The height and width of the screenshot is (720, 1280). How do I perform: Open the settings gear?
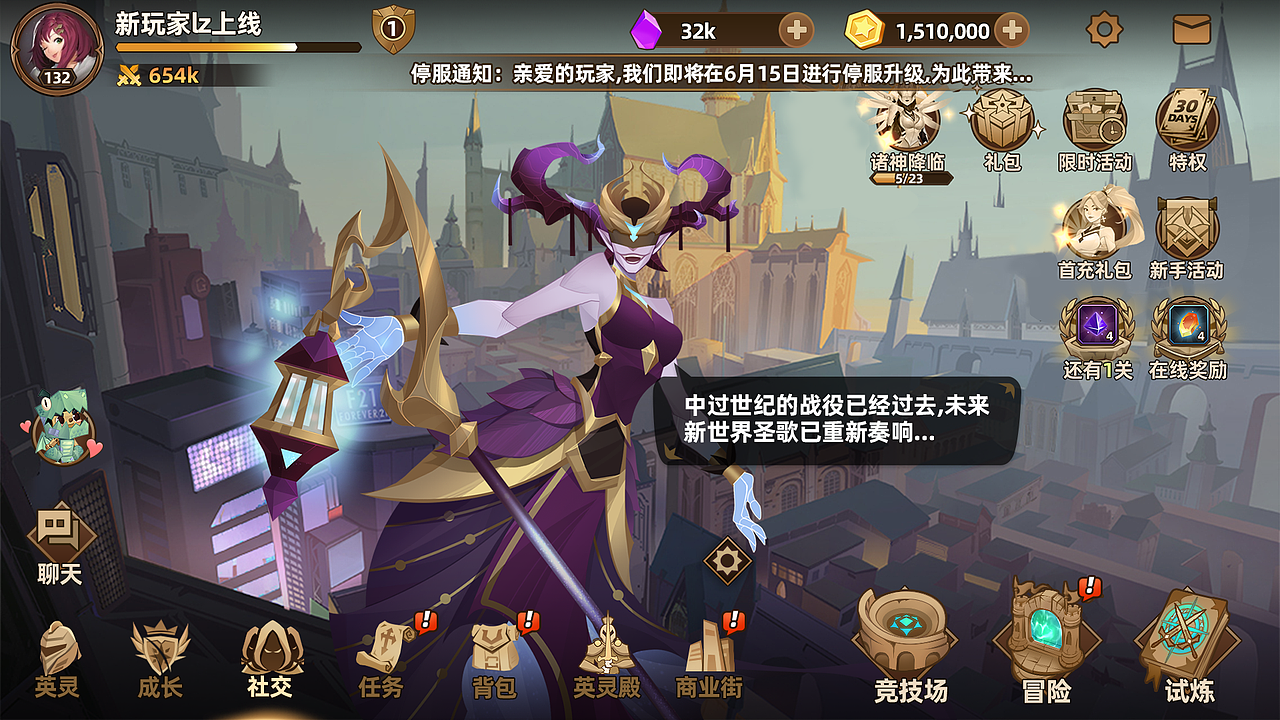tap(1105, 30)
